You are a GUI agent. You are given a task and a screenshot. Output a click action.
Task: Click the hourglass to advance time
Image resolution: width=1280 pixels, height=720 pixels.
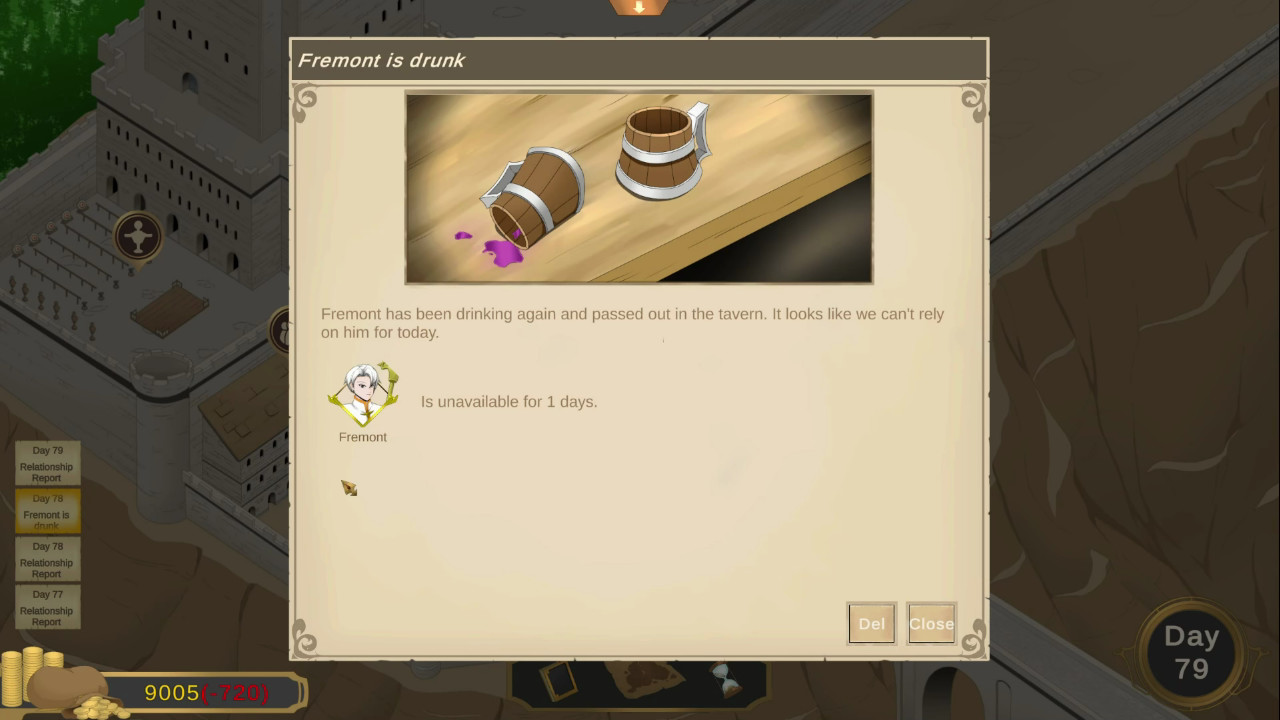coord(728,678)
